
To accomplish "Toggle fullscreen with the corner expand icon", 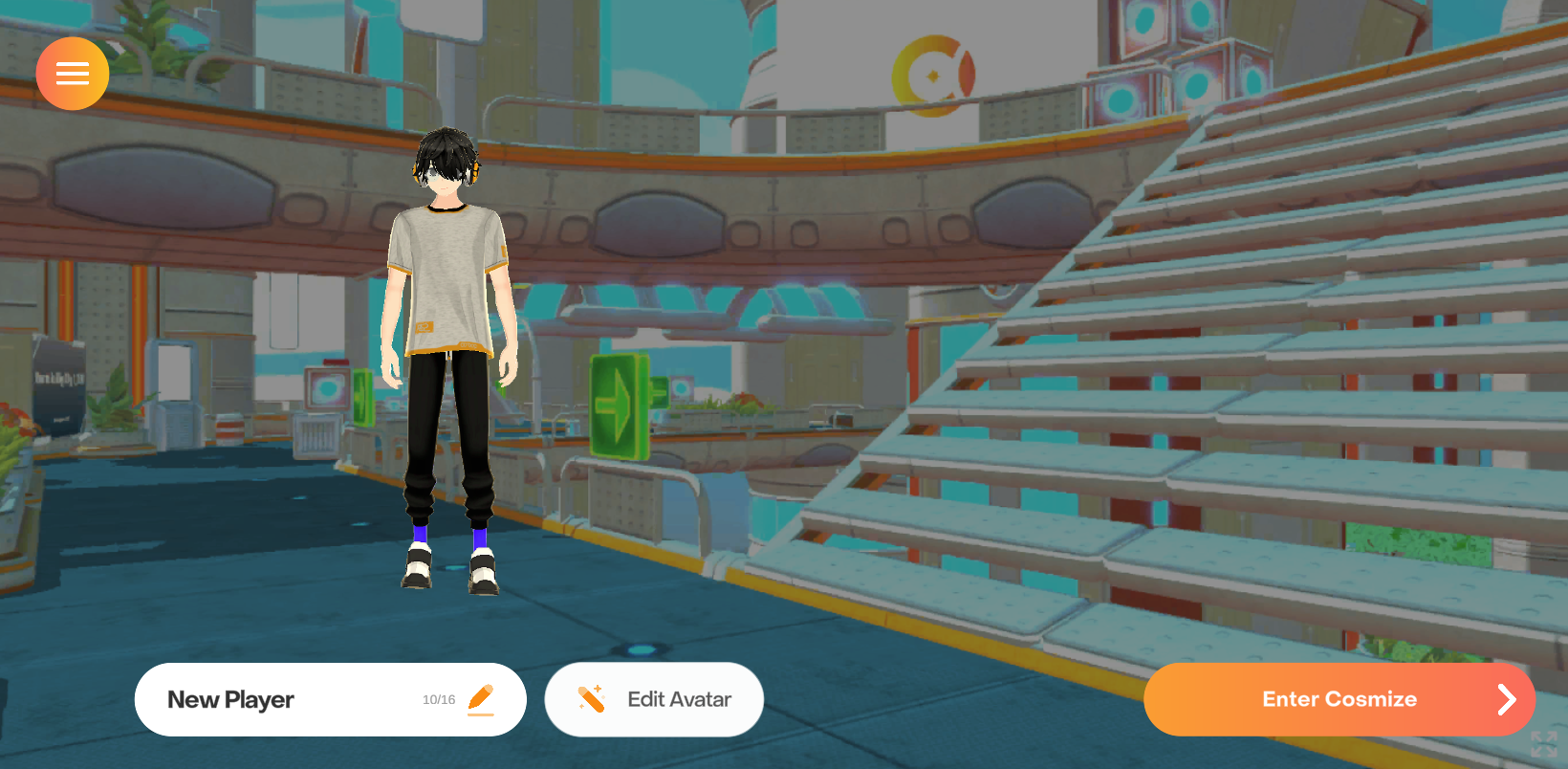I will click(x=1543, y=744).
